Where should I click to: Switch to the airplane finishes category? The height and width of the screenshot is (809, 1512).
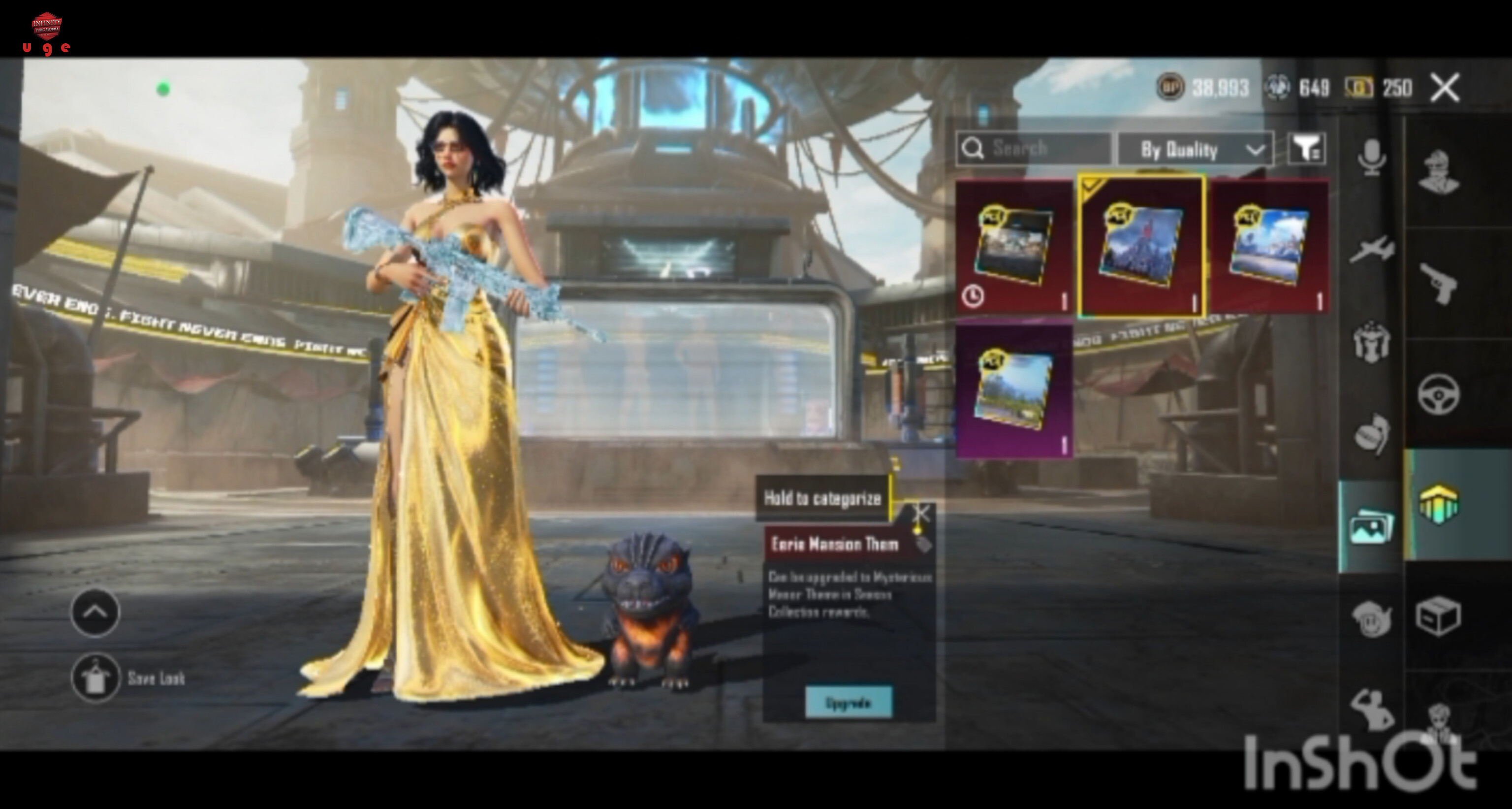point(1372,250)
